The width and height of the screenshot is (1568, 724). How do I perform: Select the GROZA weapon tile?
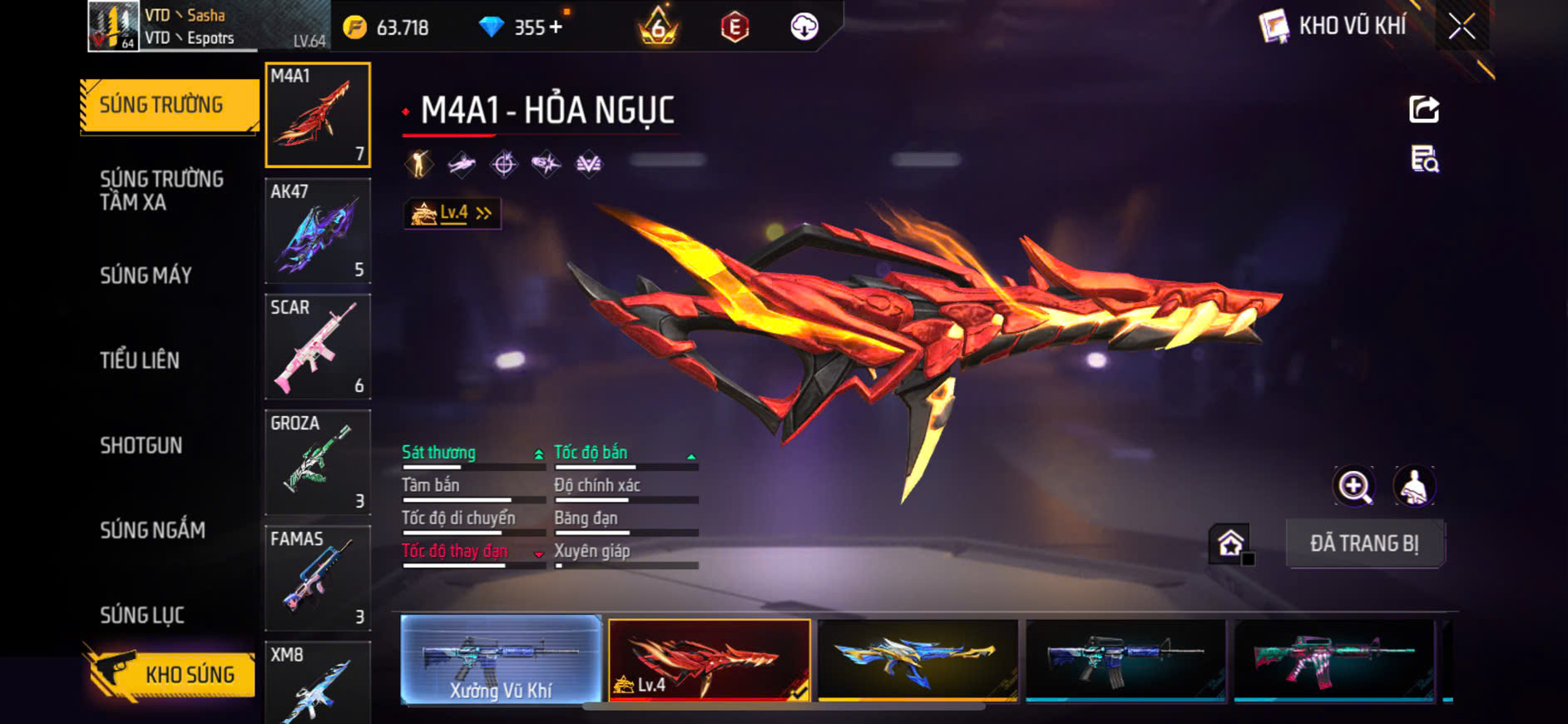(x=317, y=462)
